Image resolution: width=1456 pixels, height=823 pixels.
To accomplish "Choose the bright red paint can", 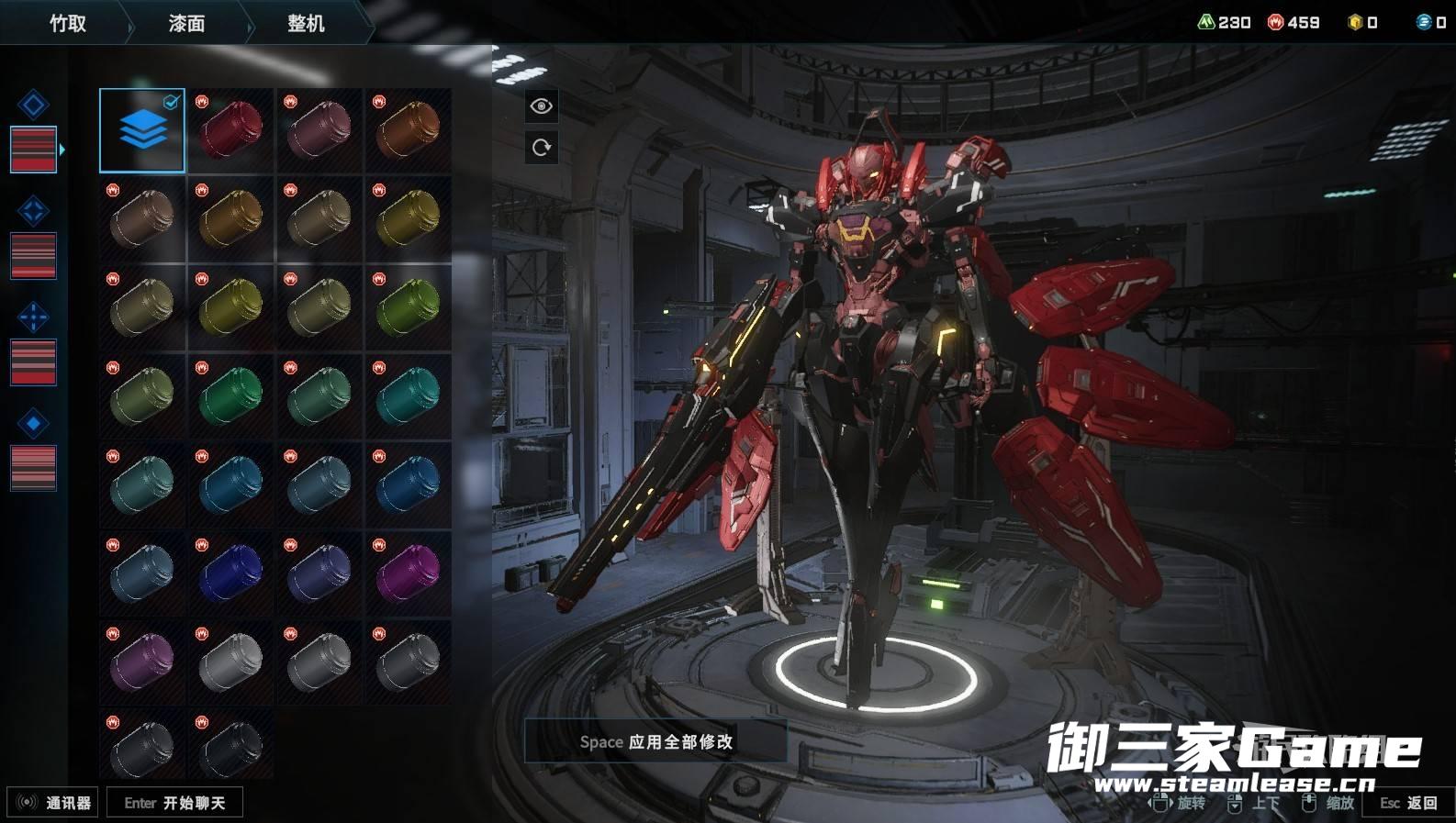I will pyautogui.click(x=230, y=130).
